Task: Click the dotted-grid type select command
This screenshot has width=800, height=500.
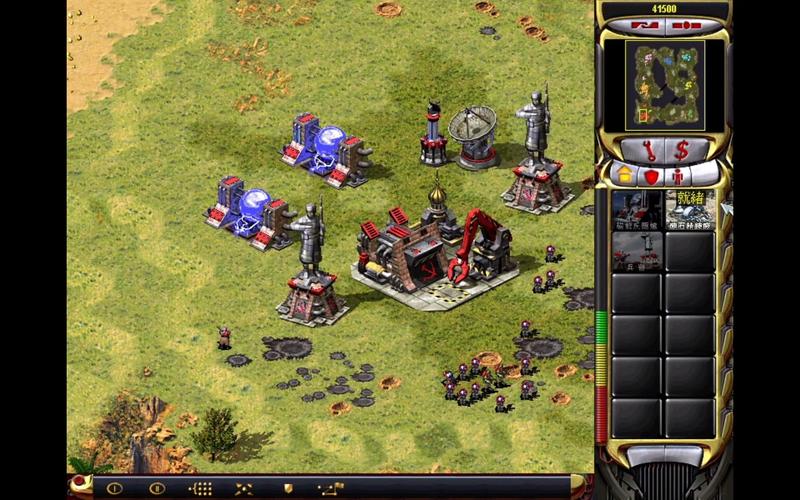Action: tap(200, 488)
